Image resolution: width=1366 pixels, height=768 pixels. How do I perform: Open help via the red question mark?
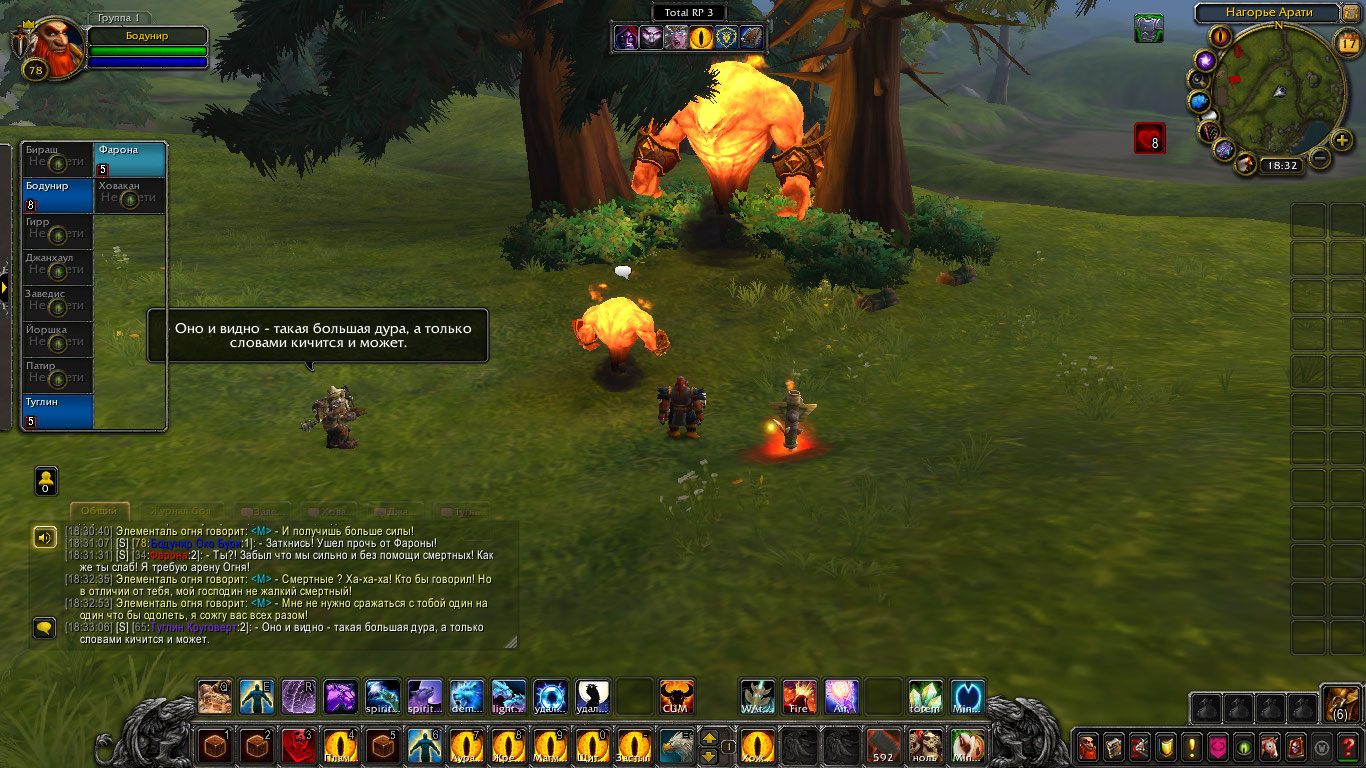pos(1347,746)
